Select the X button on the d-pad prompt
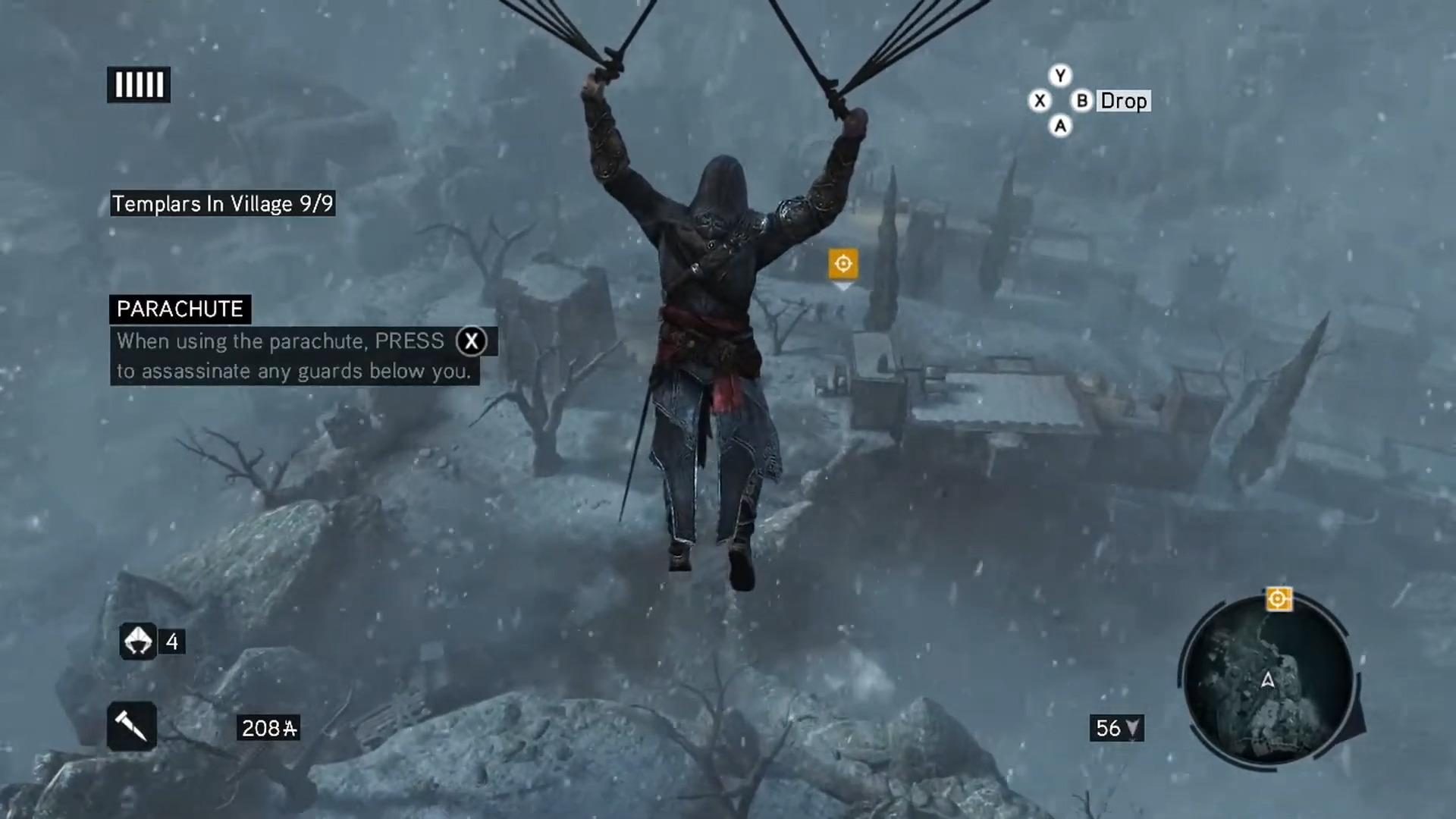Image resolution: width=1456 pixels, height=819 pixels. (x=1040, y=101)
